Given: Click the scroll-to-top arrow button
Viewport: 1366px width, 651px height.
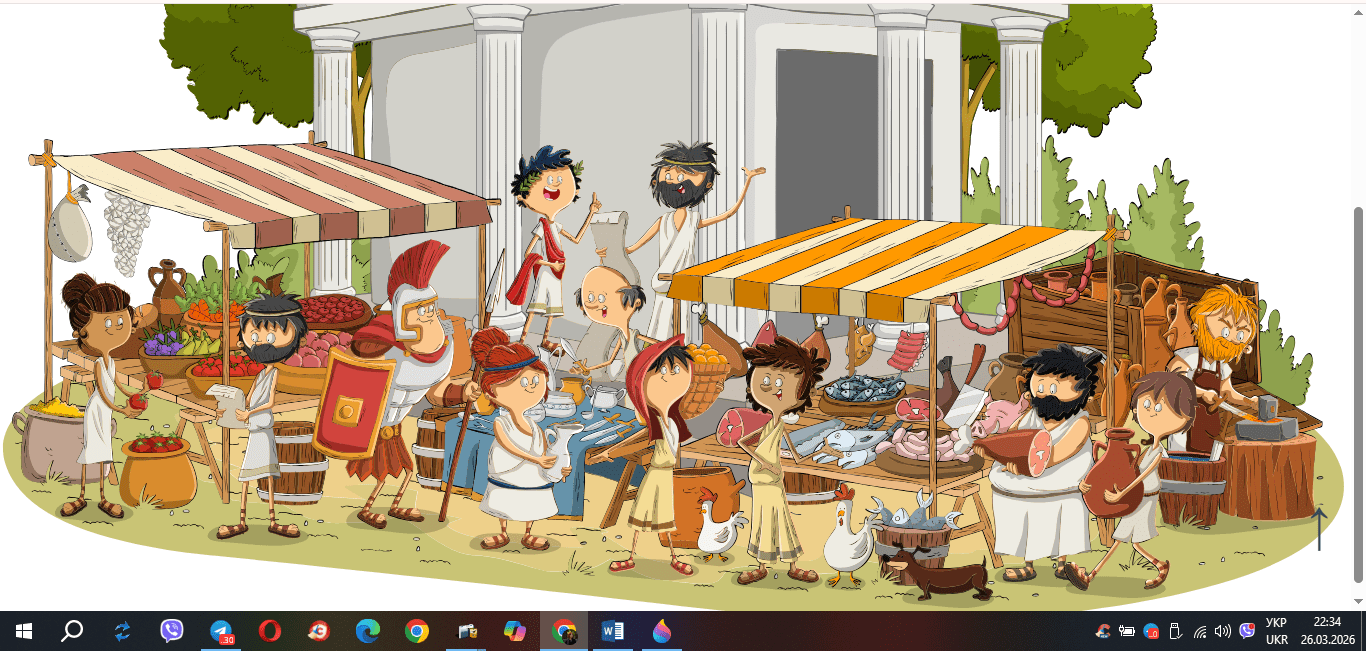Looking at the screenshot, I should tap(1319, 529).
